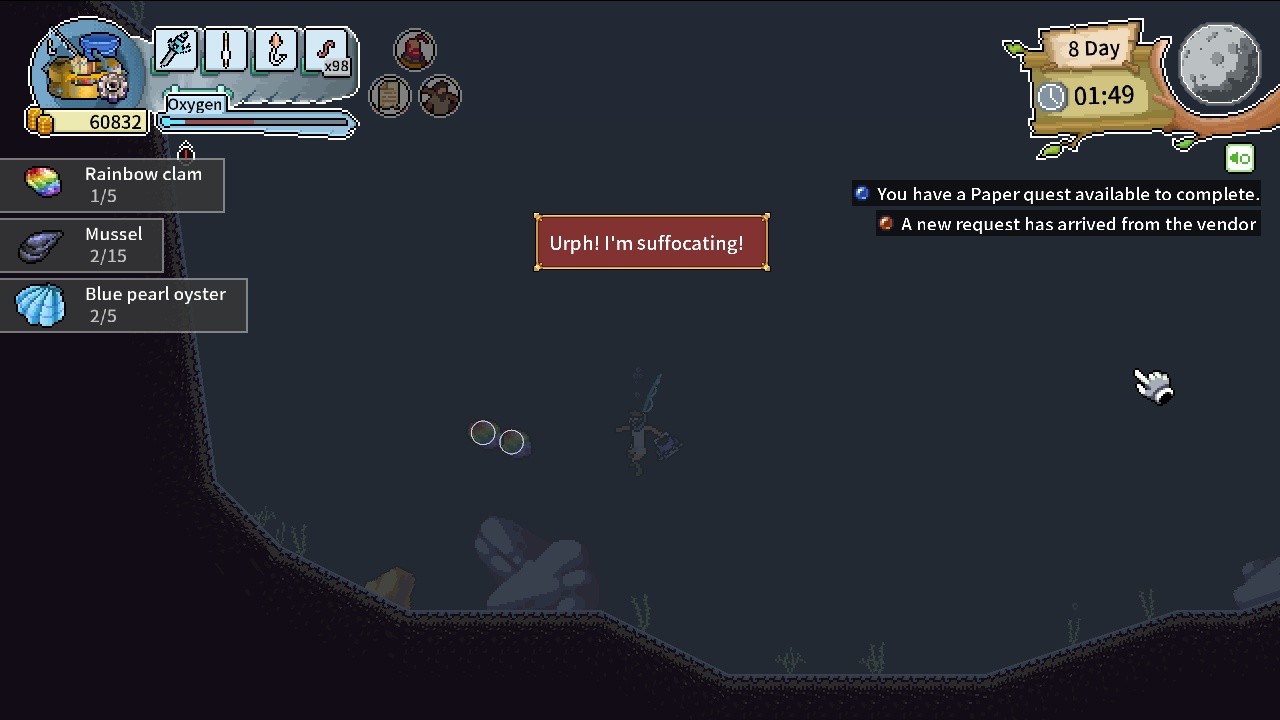The image size is (1280, 720).
Task: Select the worm bait slot showing x98
Action: click(x=325, y=51)
